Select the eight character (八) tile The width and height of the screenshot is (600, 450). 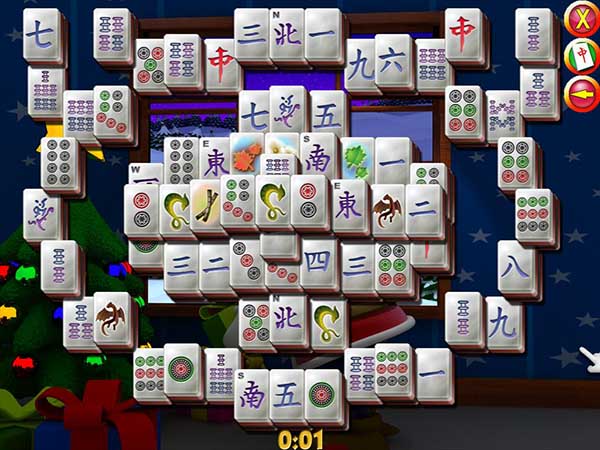pos(516,265)
